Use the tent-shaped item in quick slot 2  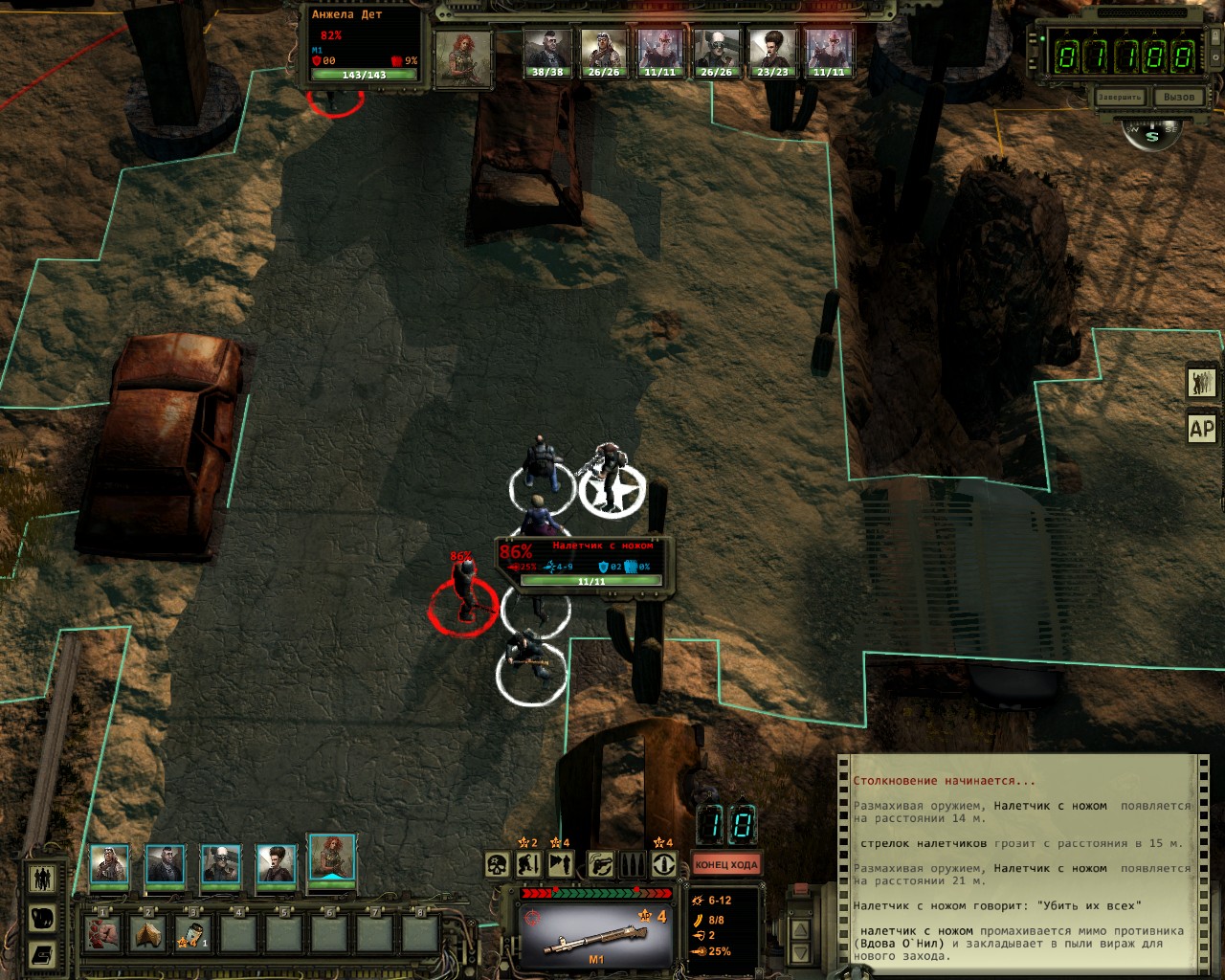point(148,932)
